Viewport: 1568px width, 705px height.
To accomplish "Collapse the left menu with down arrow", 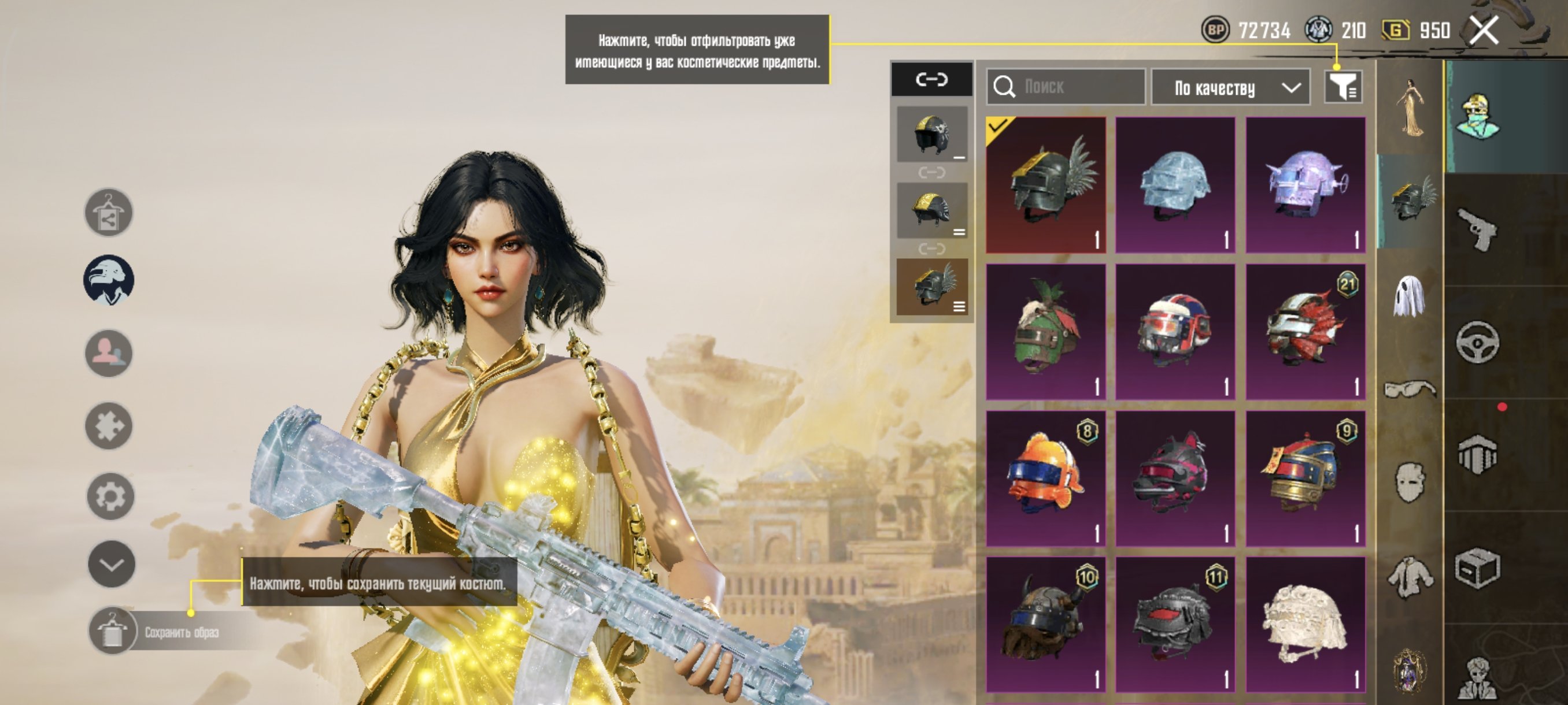I will (112, 565).
